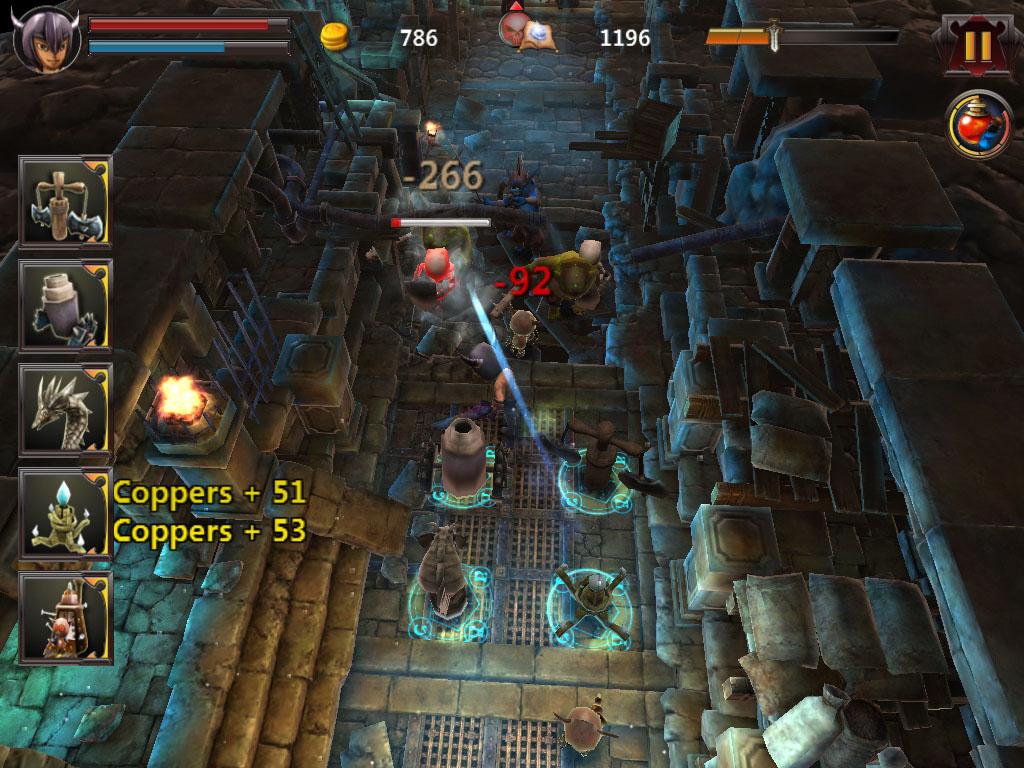Choose the dwarf guard tower slot
The image size is (1024, 768).
[x=65, y=617]
